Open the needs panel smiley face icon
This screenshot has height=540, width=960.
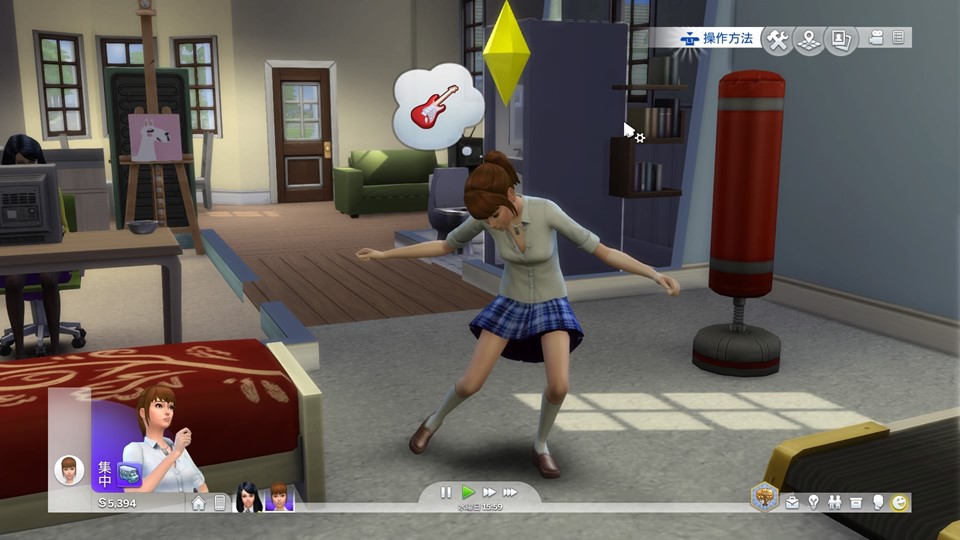tap(899, 503)
